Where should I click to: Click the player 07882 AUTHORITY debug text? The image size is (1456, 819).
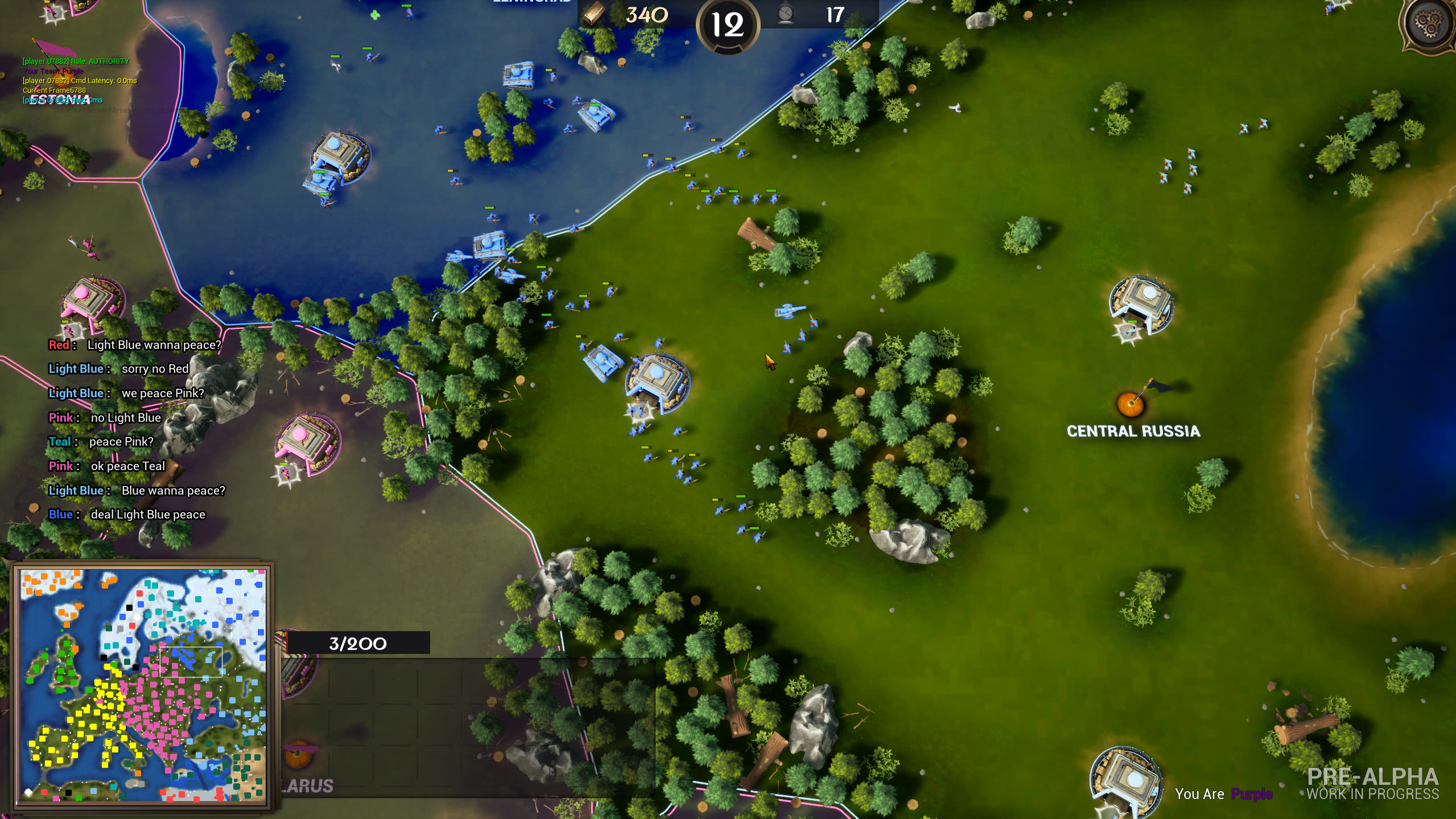(75, 61)
